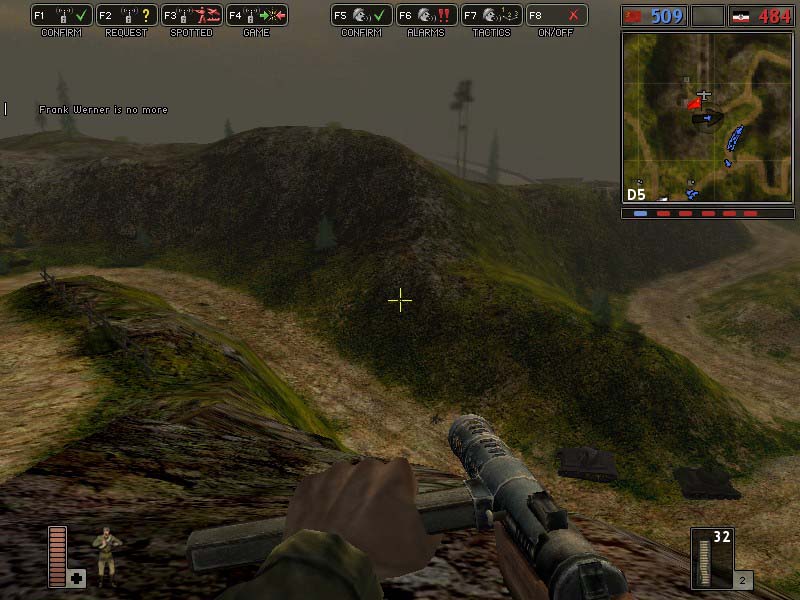Screen dimensions: 800x600
Task: Open the F7 Tactics radio menu
Action: 491,16
